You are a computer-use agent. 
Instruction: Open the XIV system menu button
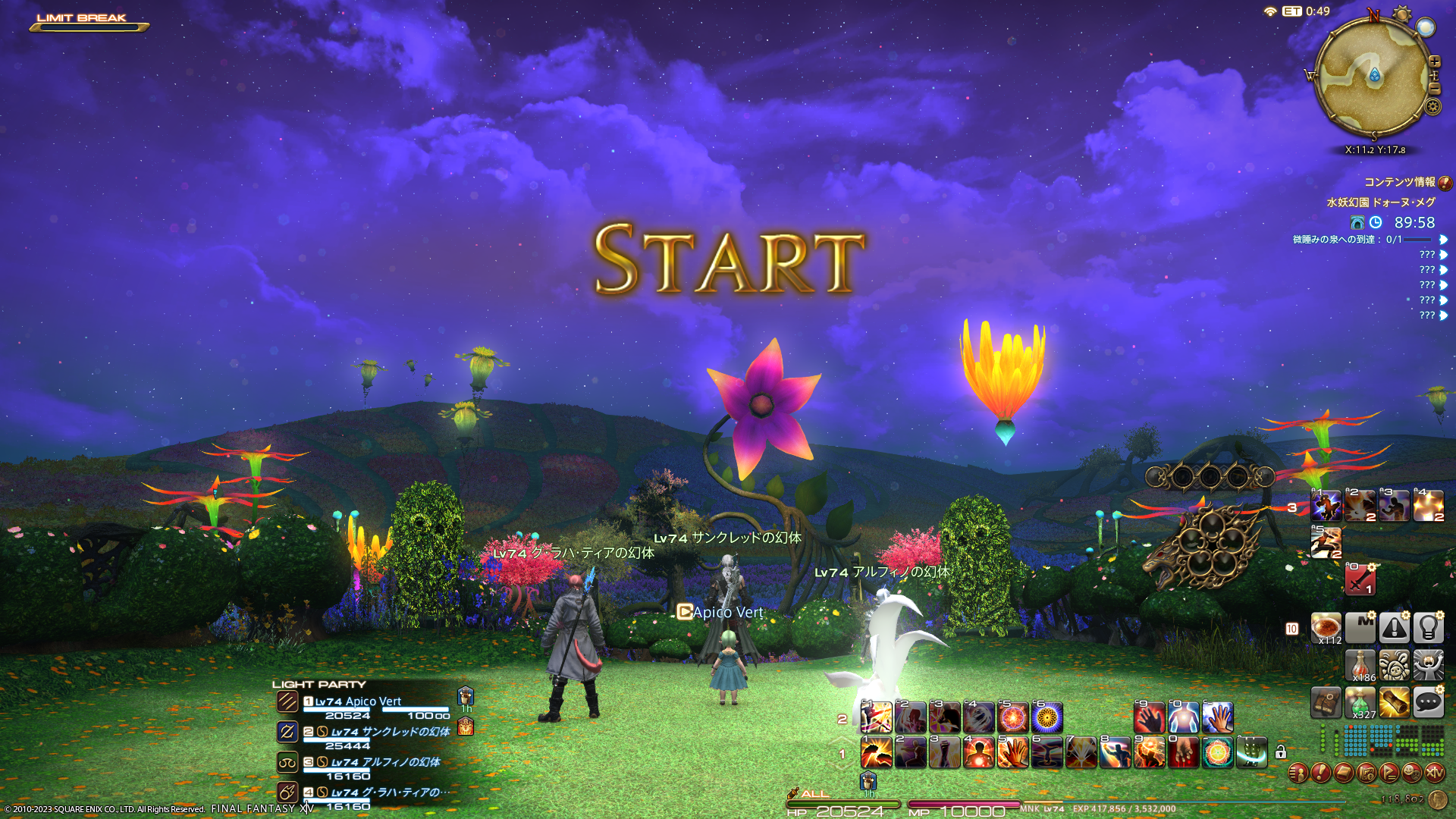point(1434,773)
